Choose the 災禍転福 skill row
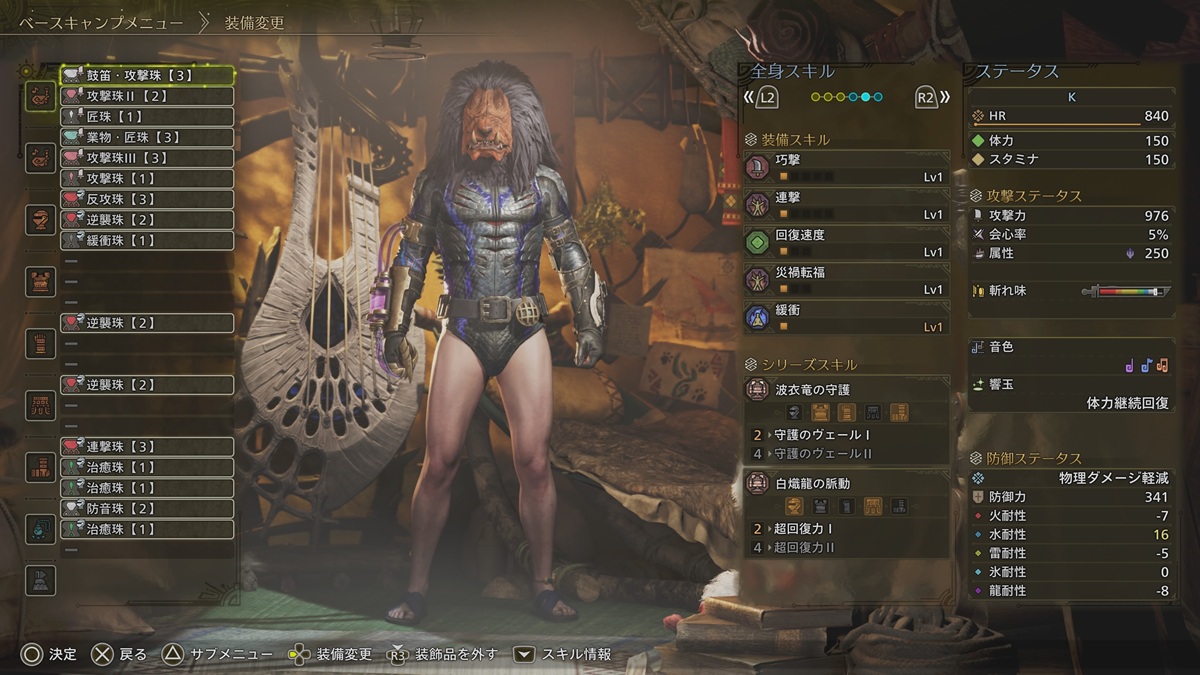This screenshot has height=675, width=1200. (x=846, y=280)
